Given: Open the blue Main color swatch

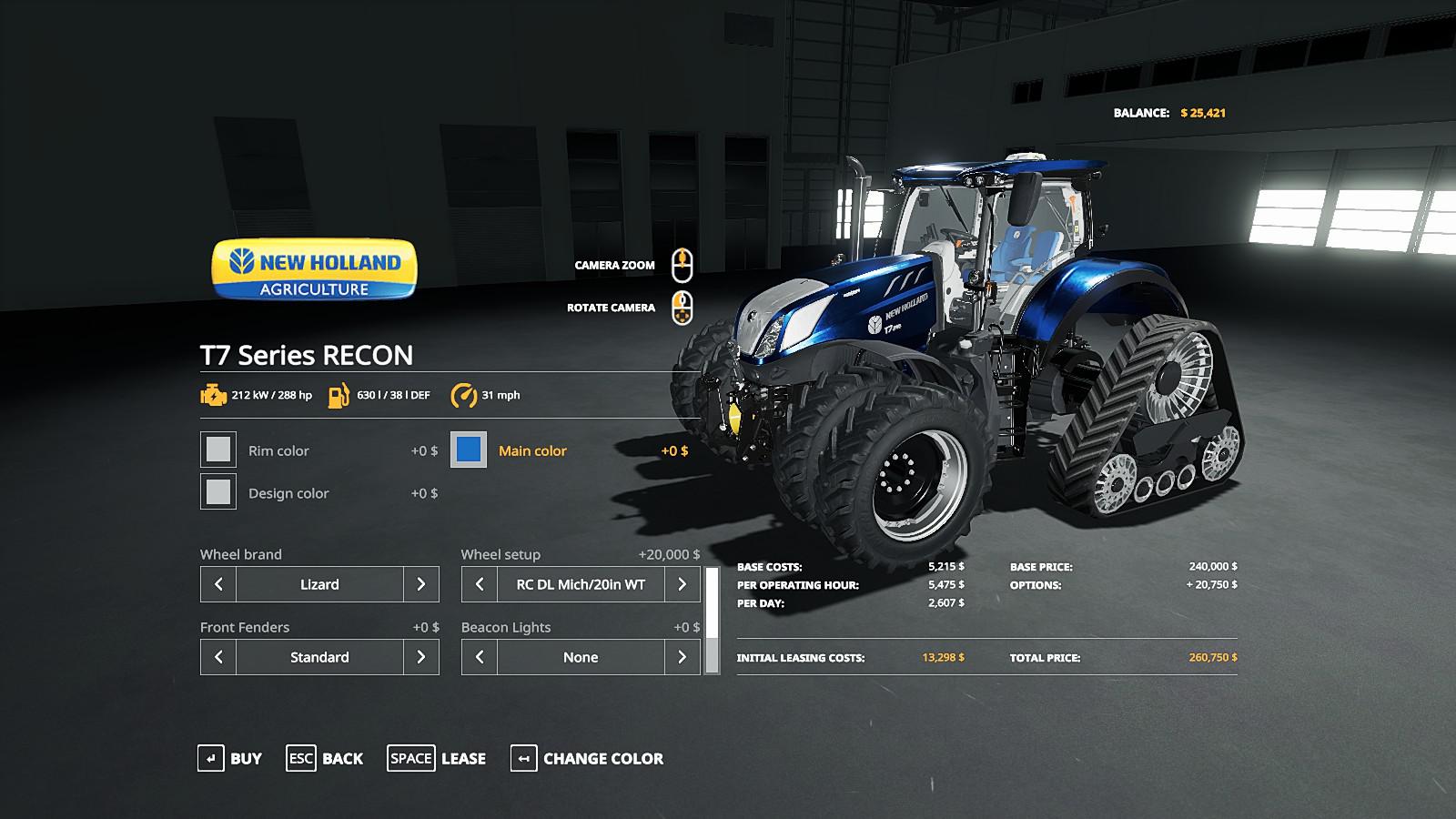Looking at the screenshot, I should point(469,450).
